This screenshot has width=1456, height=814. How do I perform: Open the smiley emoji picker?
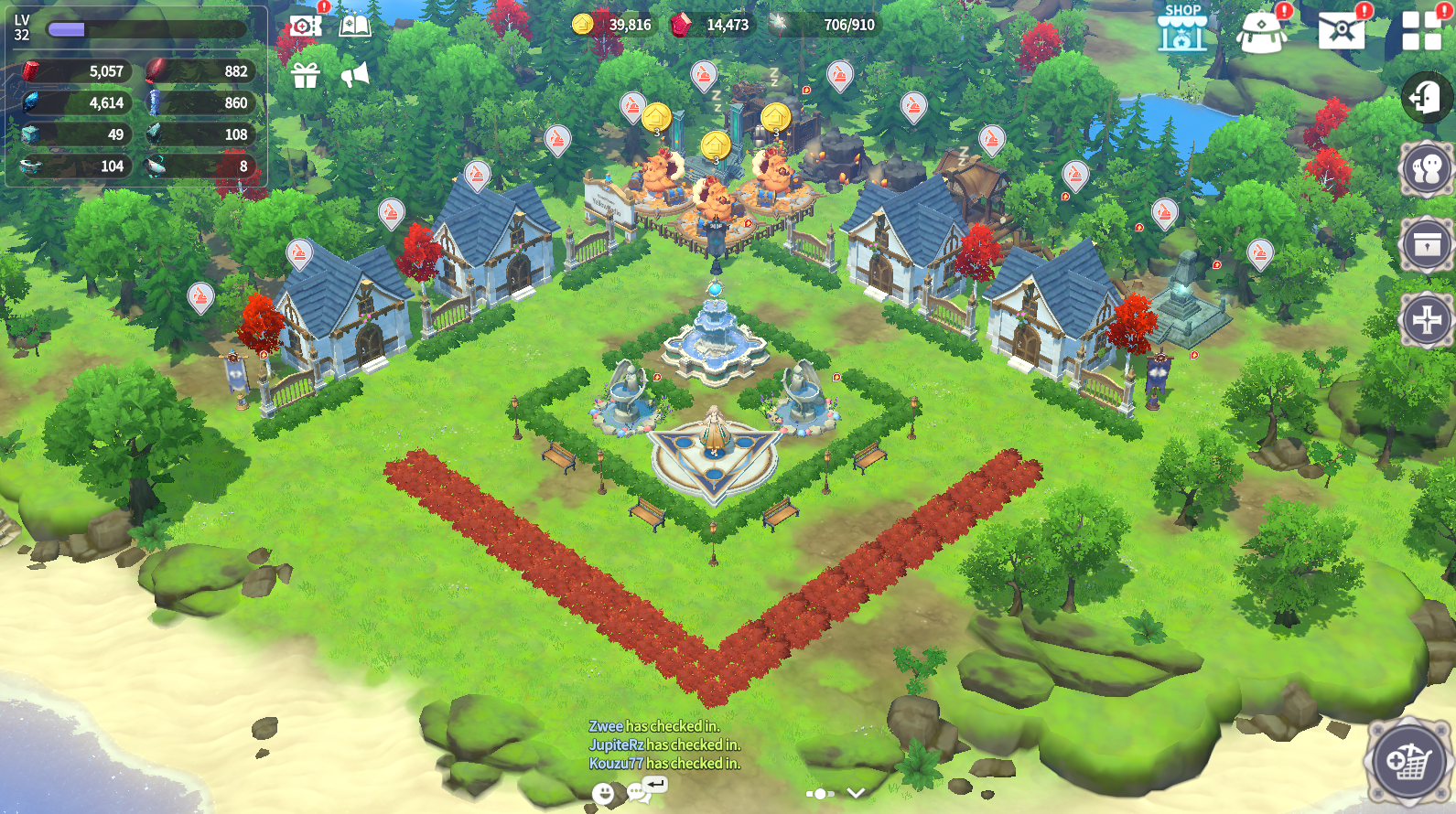[x=602, y=793]
